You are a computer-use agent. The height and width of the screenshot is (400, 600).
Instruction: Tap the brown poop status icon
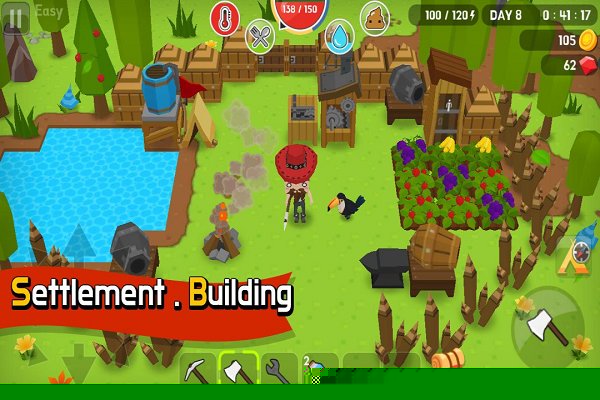[375, 18]
